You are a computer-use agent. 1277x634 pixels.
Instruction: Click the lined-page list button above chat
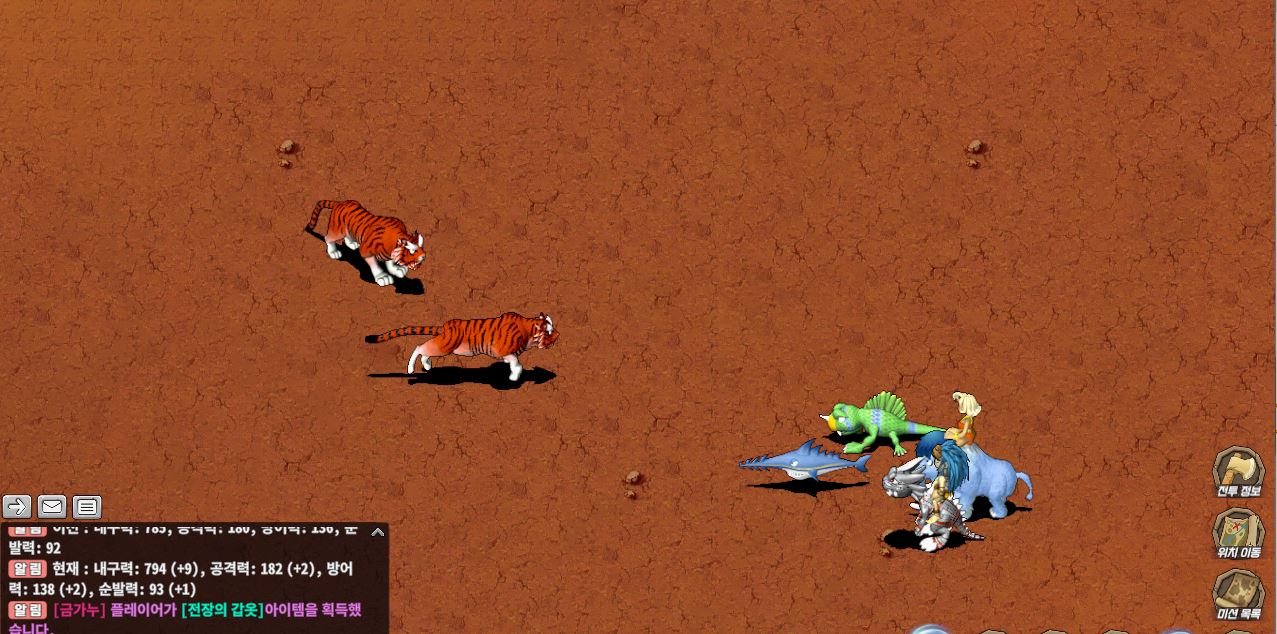click(x=87, y=507)
